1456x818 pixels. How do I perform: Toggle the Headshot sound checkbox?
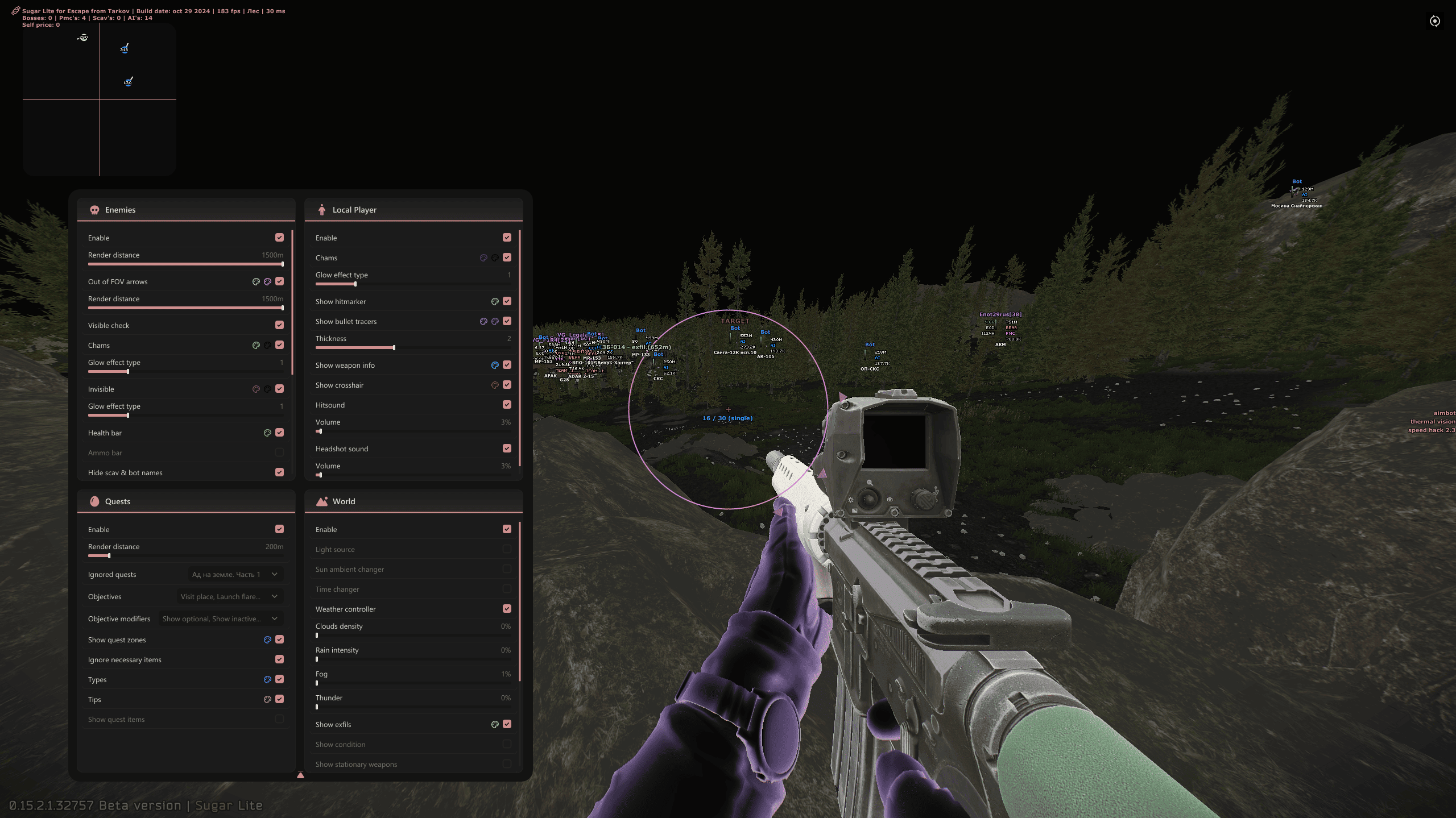tap(507, 449)
